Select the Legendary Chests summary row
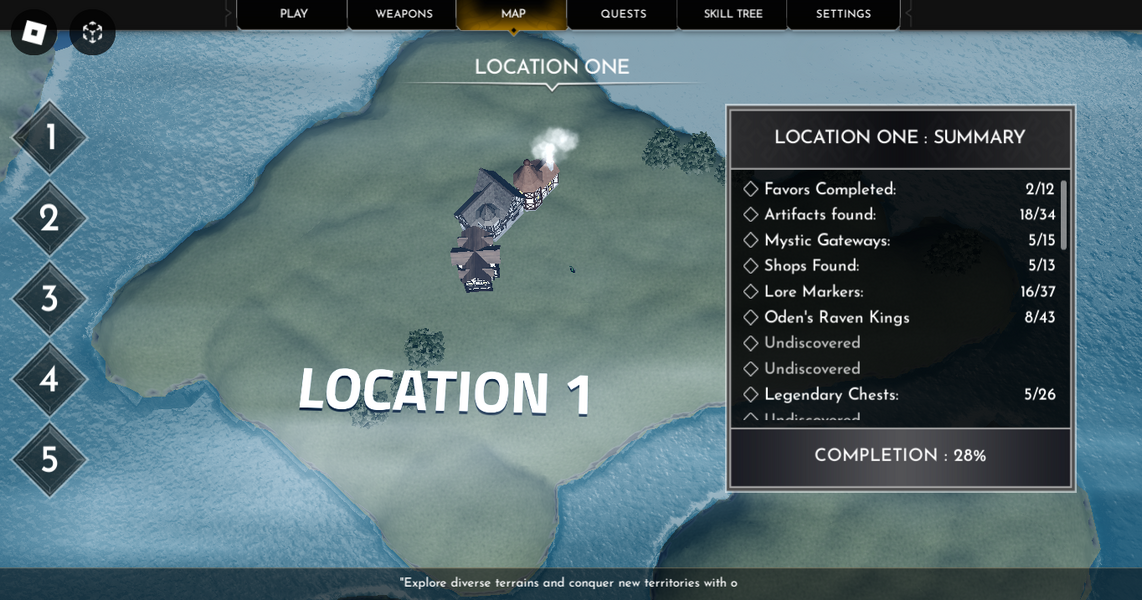This screenshot has width=1142, height=600. 898,395
